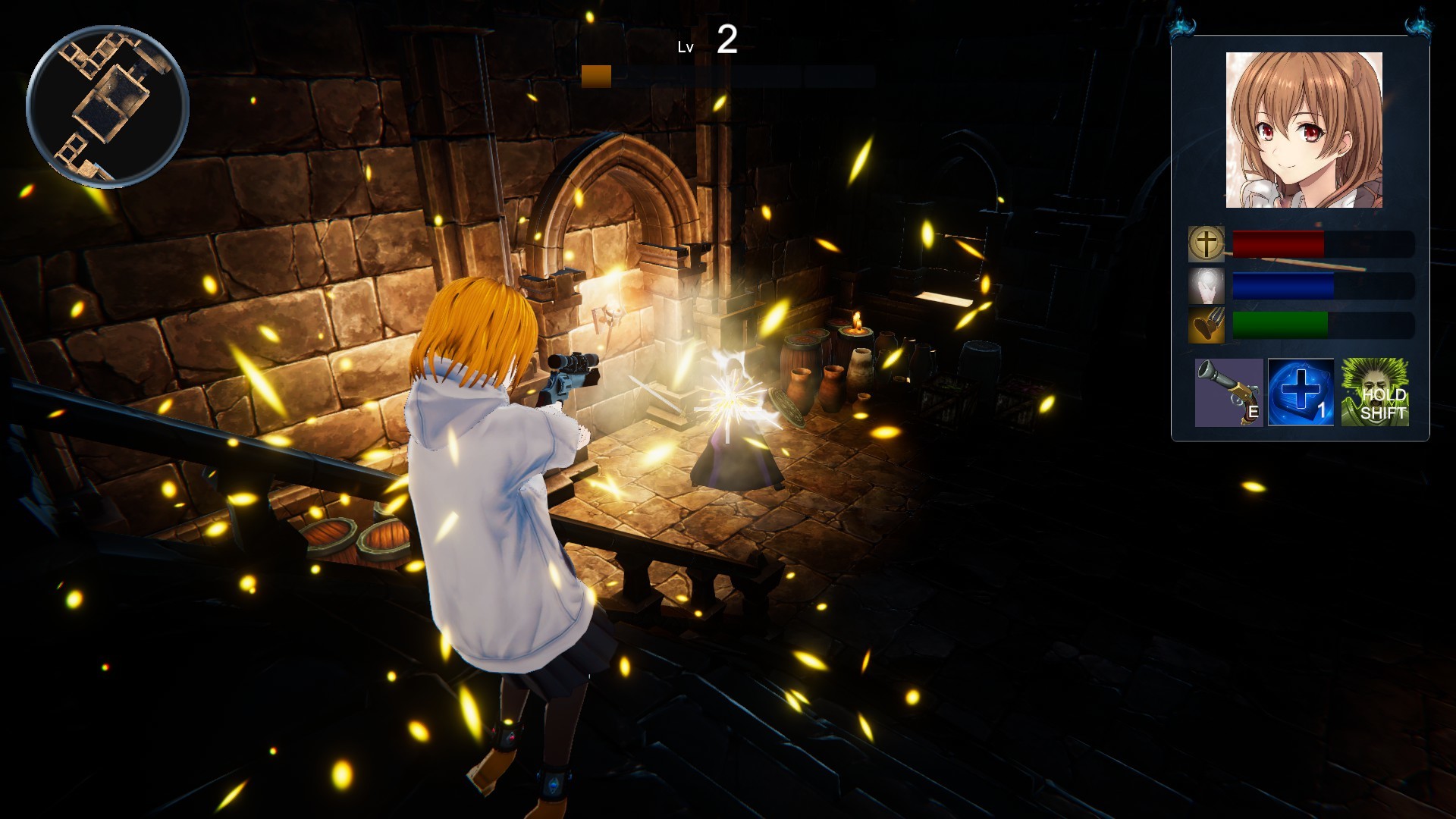Image resolution: width=1456 pixels, height=819 pixels.
Task: Click the circular dungeon minimap
Action: [x=108, y=106]
